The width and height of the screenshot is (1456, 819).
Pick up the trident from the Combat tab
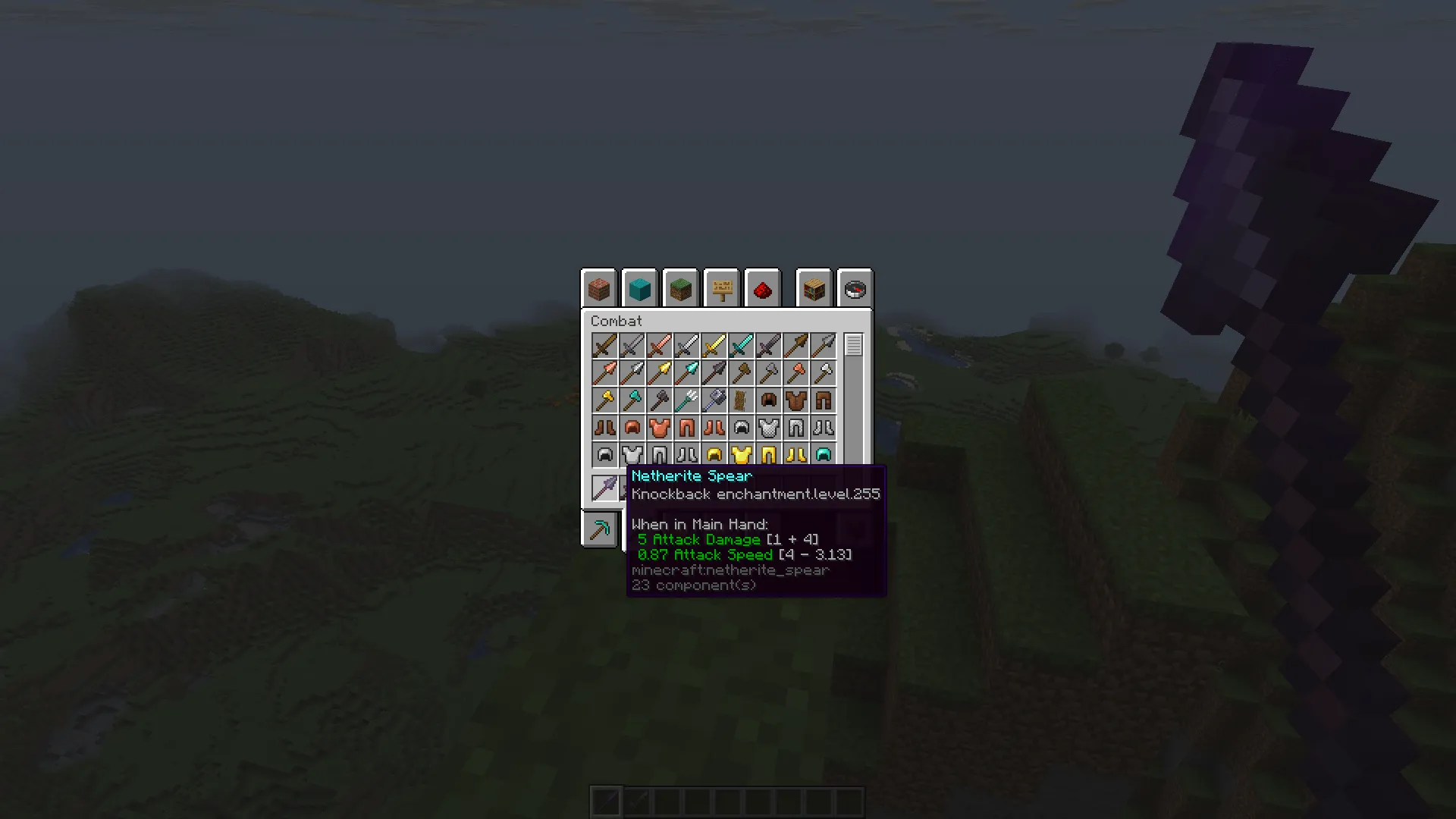pyautogui.click(x=686, y=400)
